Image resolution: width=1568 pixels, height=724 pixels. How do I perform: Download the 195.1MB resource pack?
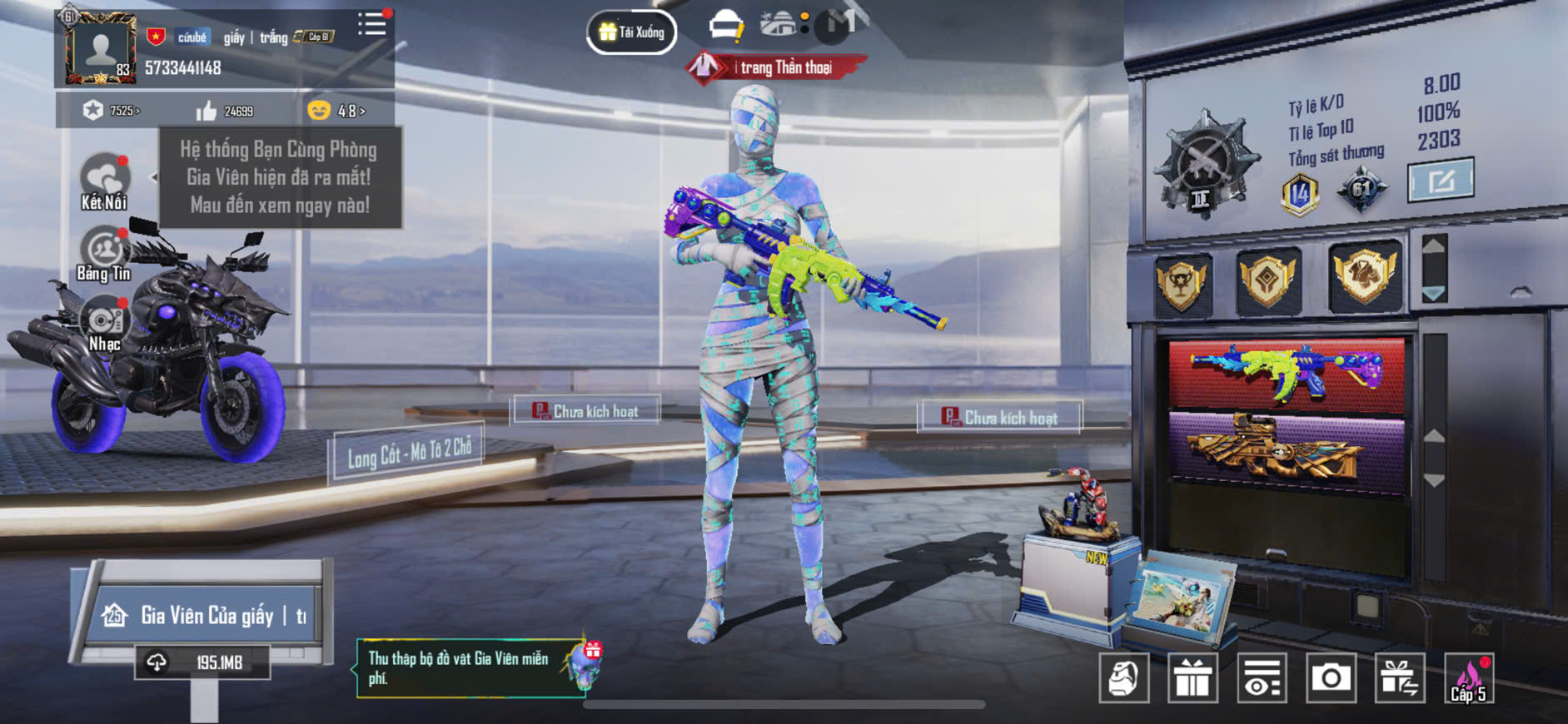202,662
